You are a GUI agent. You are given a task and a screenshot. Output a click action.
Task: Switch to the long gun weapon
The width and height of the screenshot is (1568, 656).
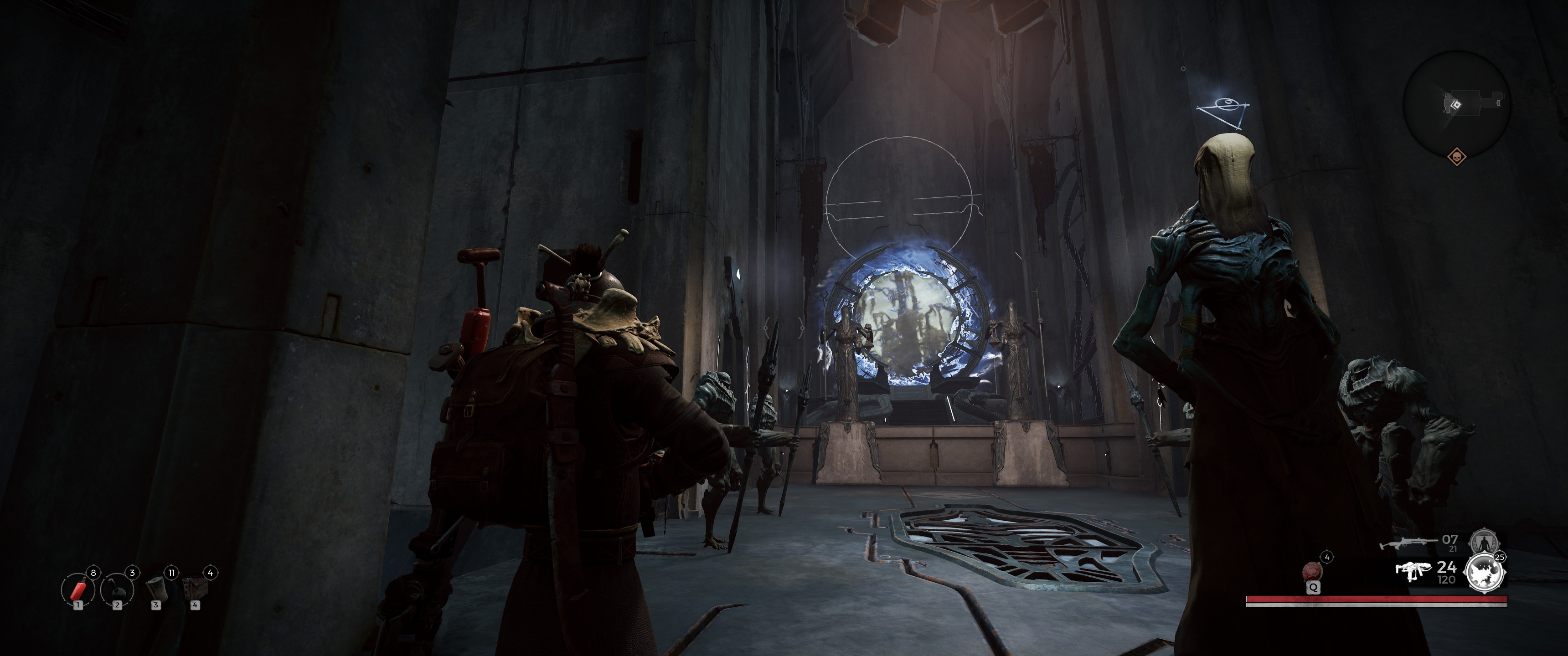coord(1406,543)
